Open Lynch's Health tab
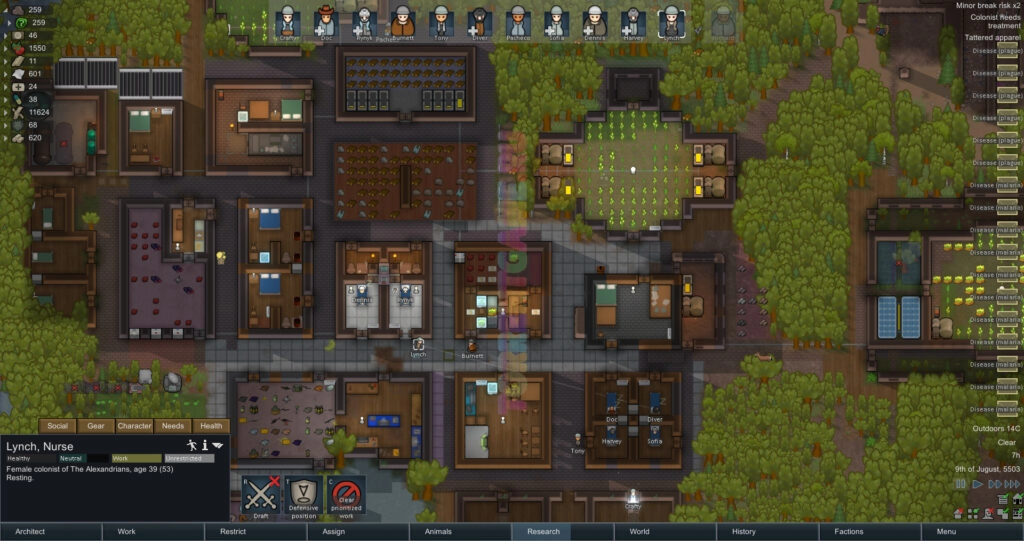The width and height of the screenshot is (1024, 541). click(x=208, y=426)
